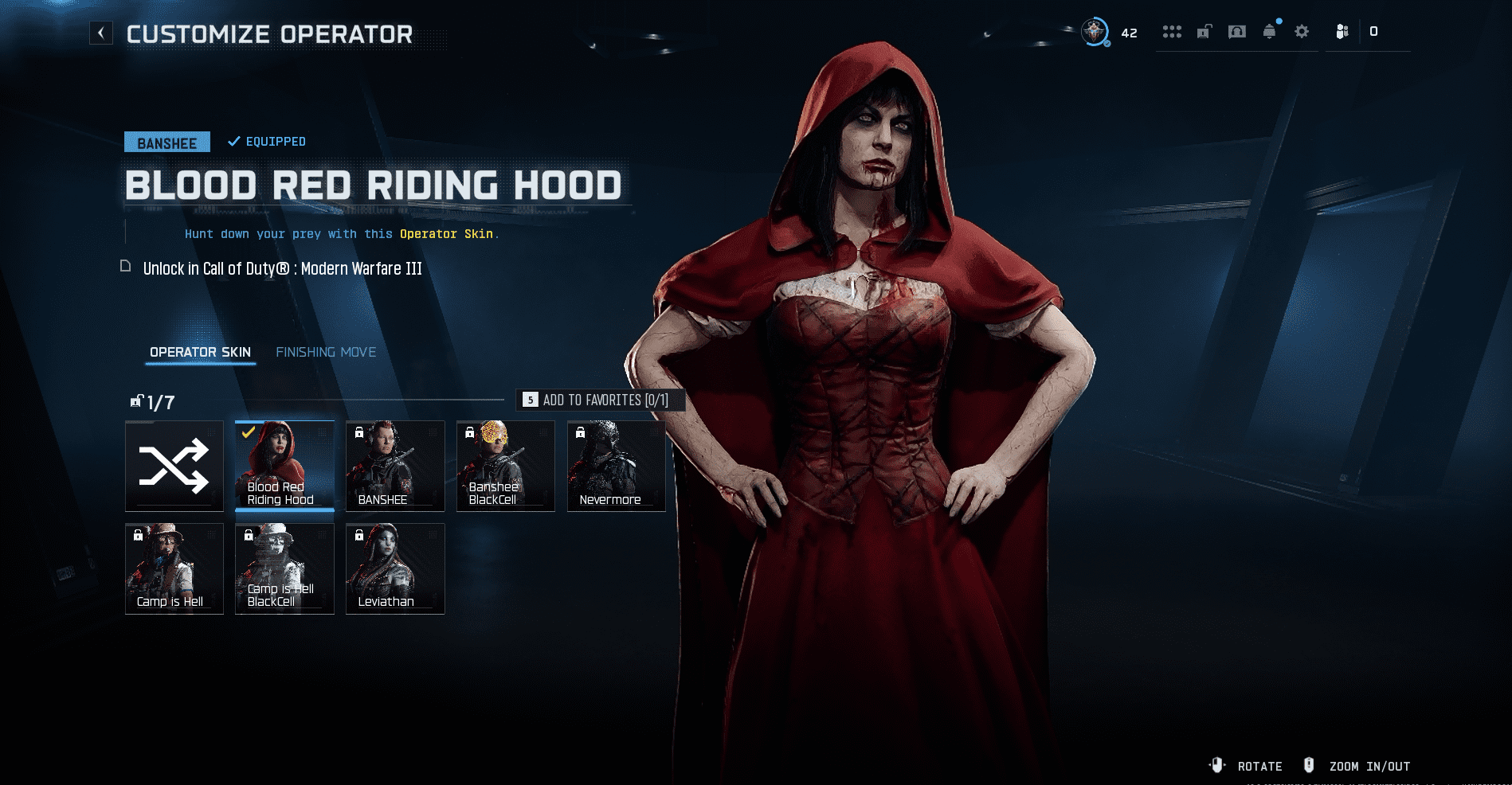Select the Camp is Hell skin
Viewport: 1512px width, 785px height.
[x=174, y=568]
